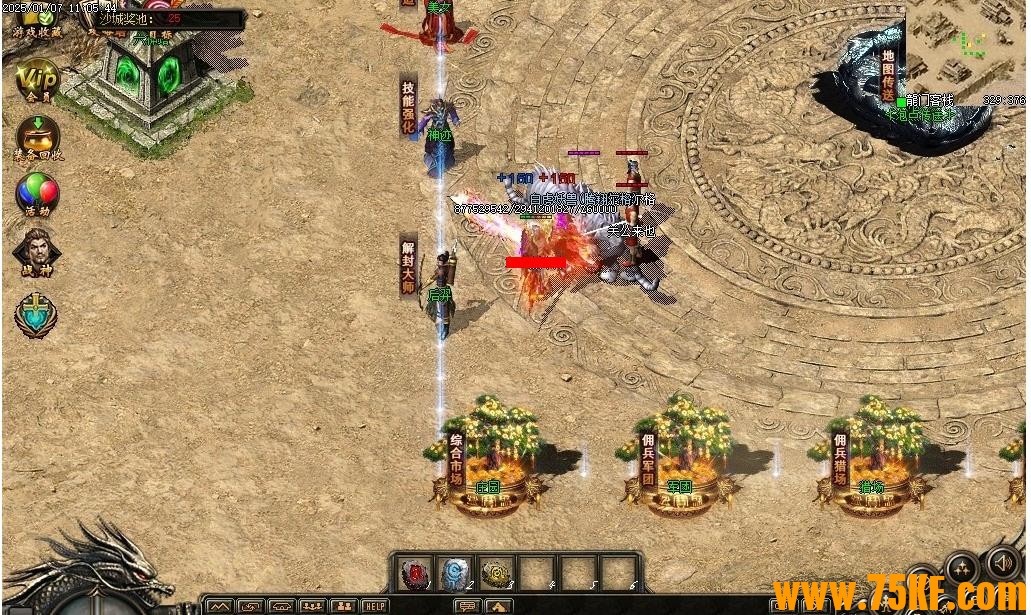The width and height of the screenshot is (1031, 615).
Task: Toggle the sound speaker button
Action: tap(1001, 563)
